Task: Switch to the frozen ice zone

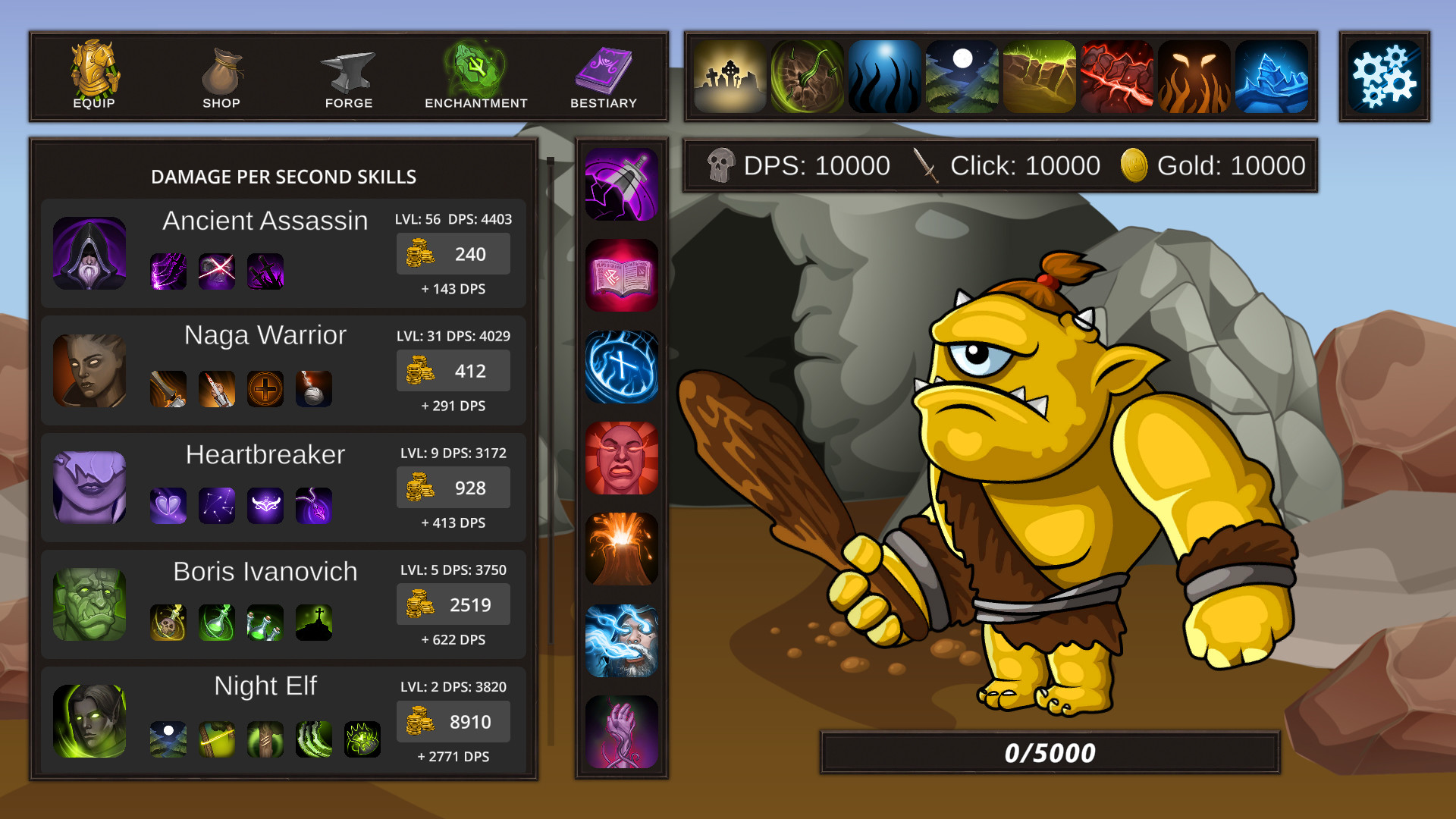Action: (1272, 76)
